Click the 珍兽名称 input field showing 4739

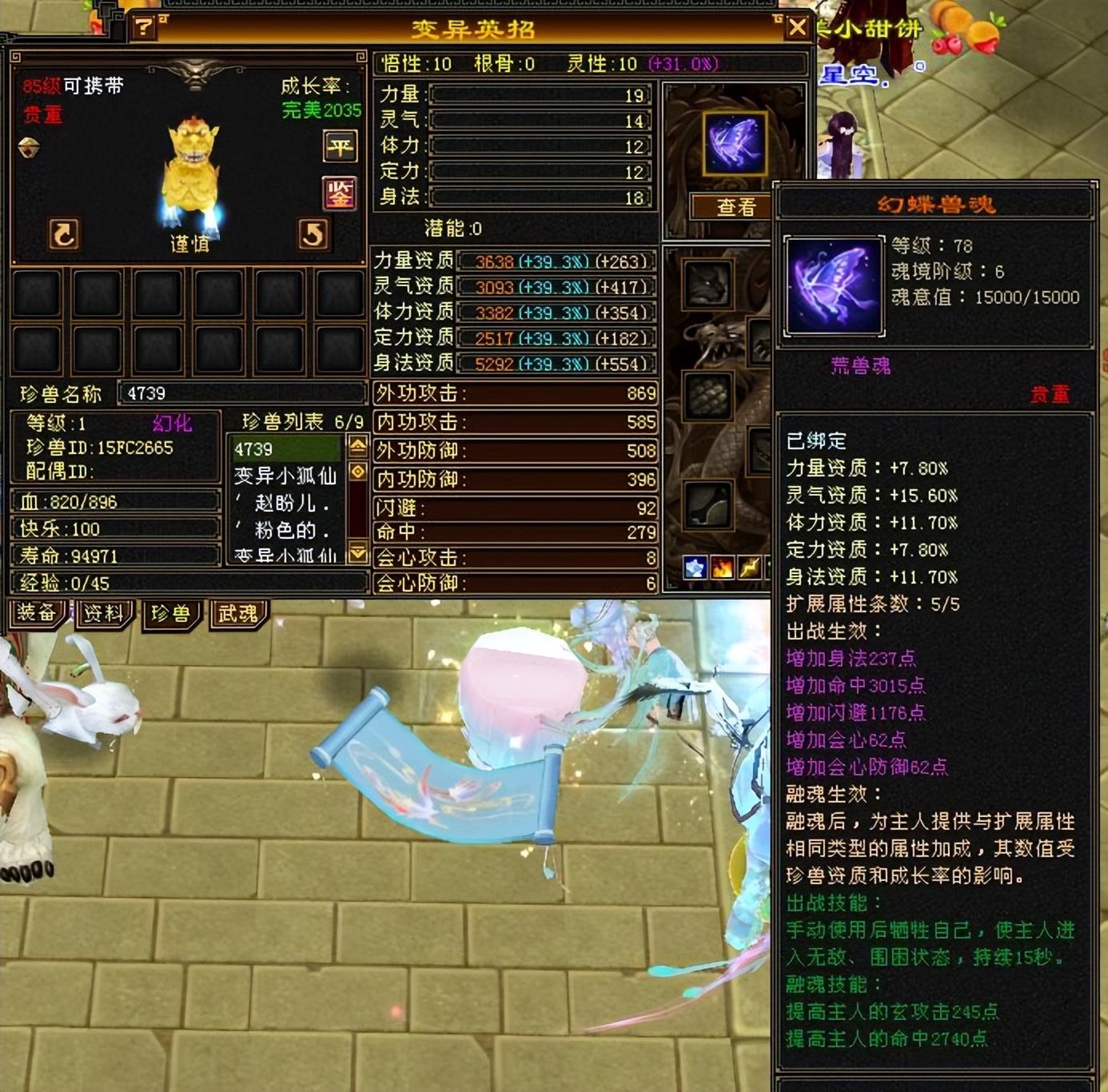point(240,393)
